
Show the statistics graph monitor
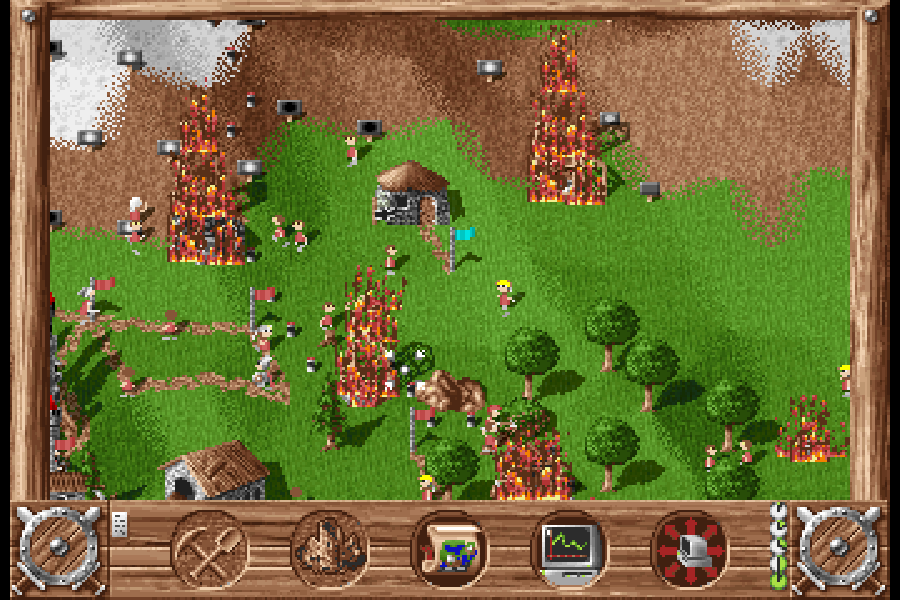[569, 549]
